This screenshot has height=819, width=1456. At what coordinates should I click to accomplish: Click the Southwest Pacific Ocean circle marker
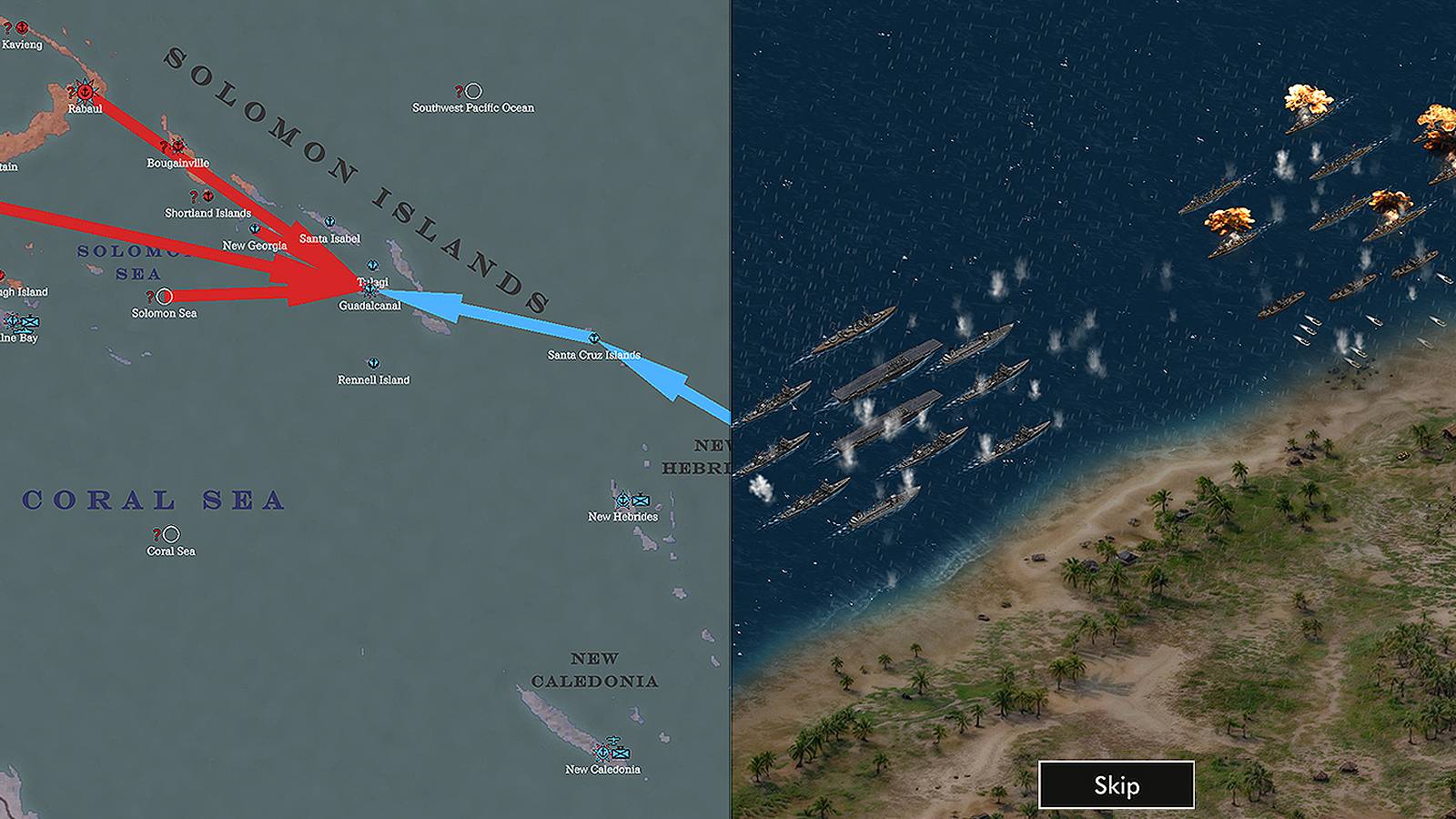tap(474, 89)
